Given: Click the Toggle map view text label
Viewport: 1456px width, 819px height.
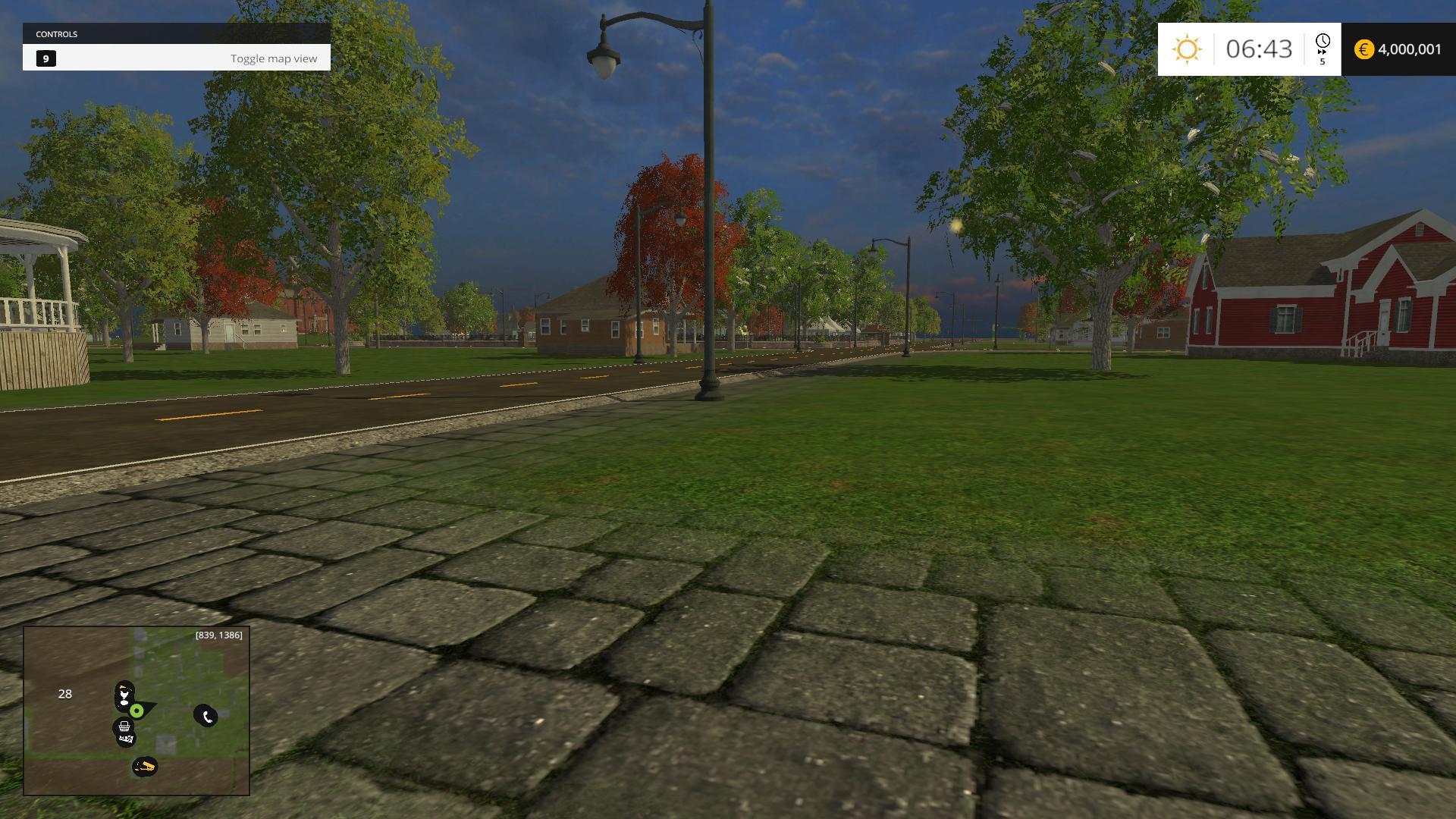Looking at the screenshot, I should click(275, 58).
